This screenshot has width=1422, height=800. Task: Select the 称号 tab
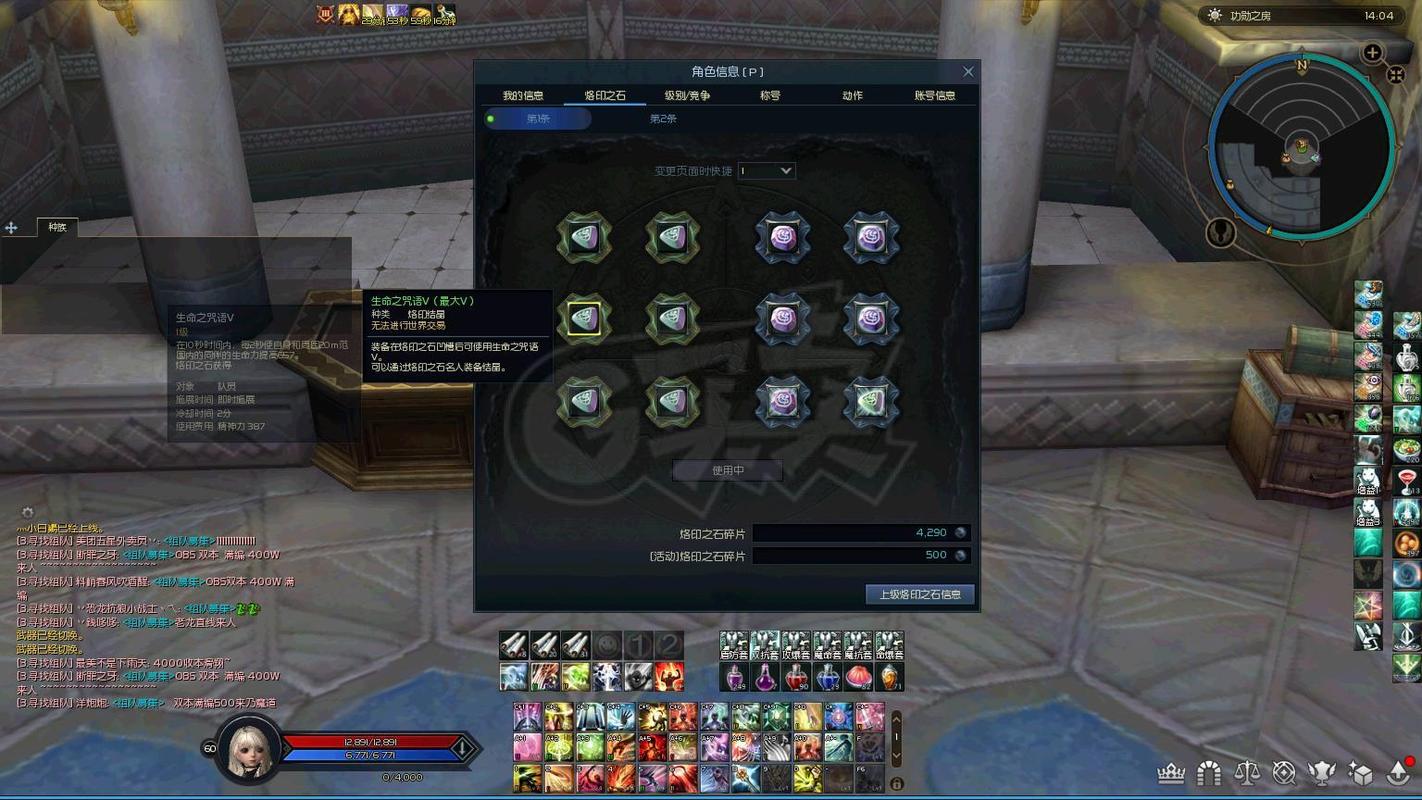click(x=770, y=96)
